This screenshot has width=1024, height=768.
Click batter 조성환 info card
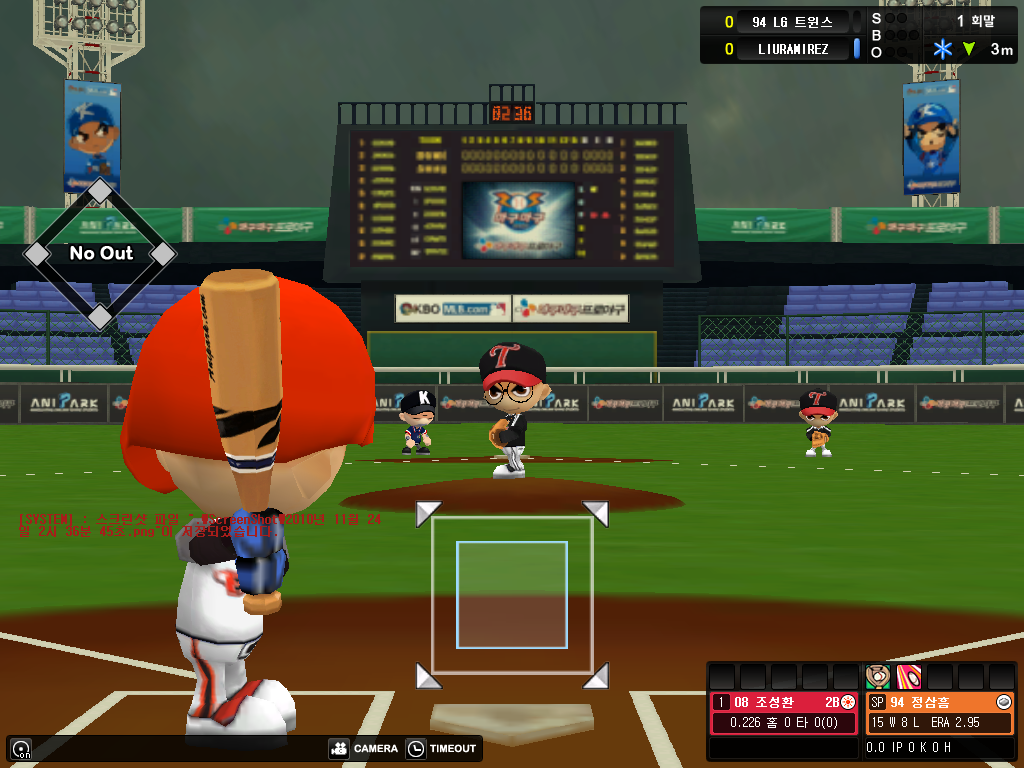coord(784,713)
